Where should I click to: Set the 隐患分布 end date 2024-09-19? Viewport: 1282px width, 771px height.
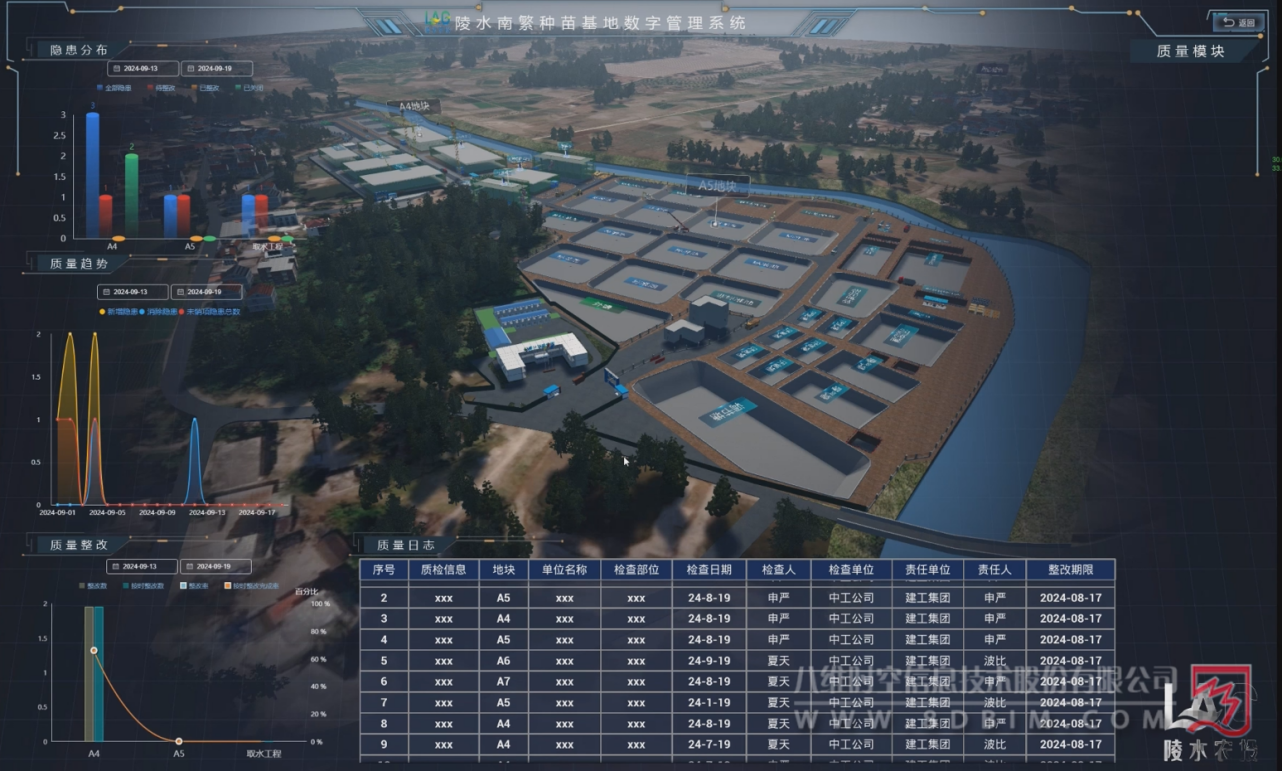point(214,69)
